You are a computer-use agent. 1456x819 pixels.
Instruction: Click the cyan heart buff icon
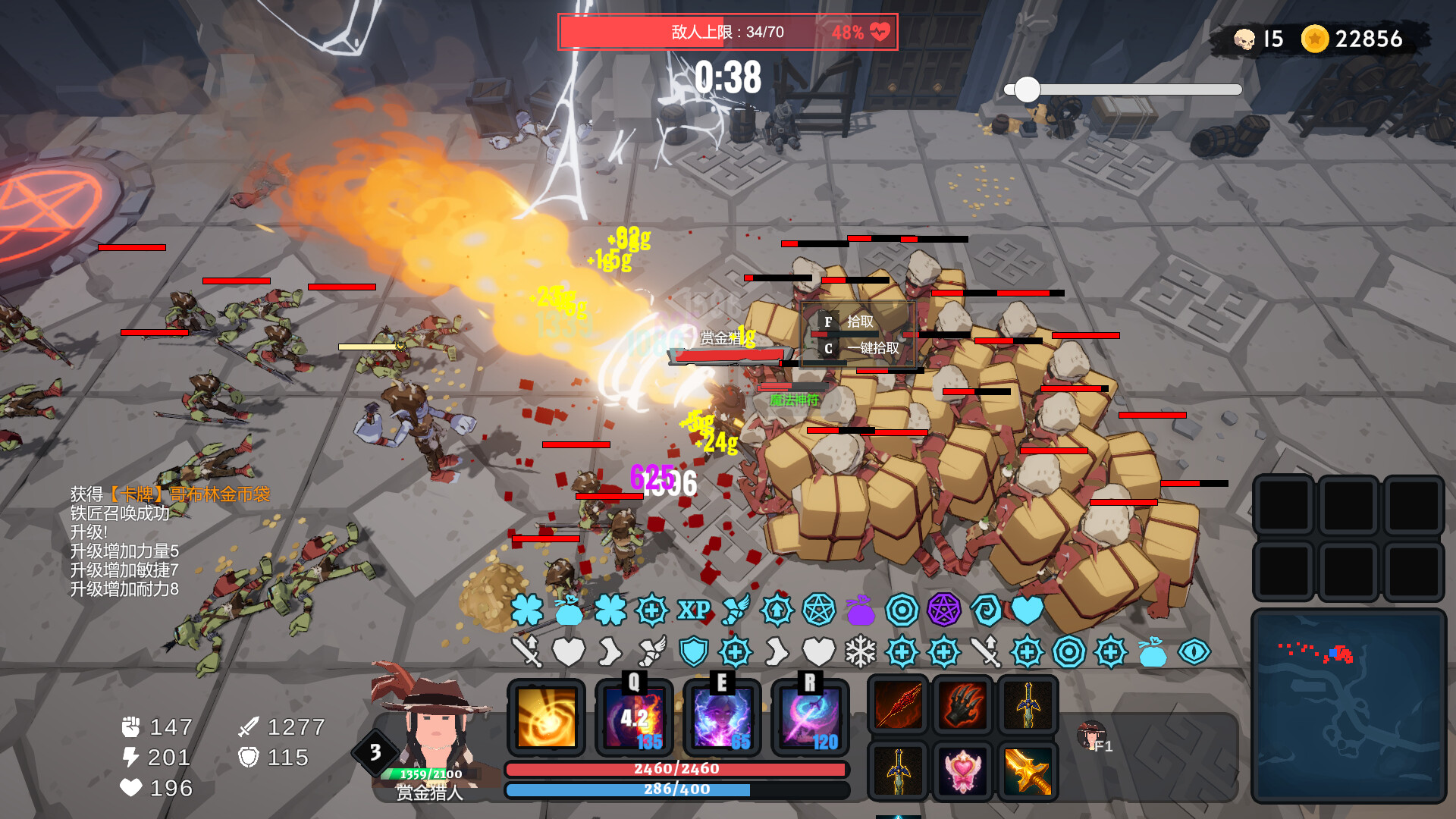(1028, 610)
